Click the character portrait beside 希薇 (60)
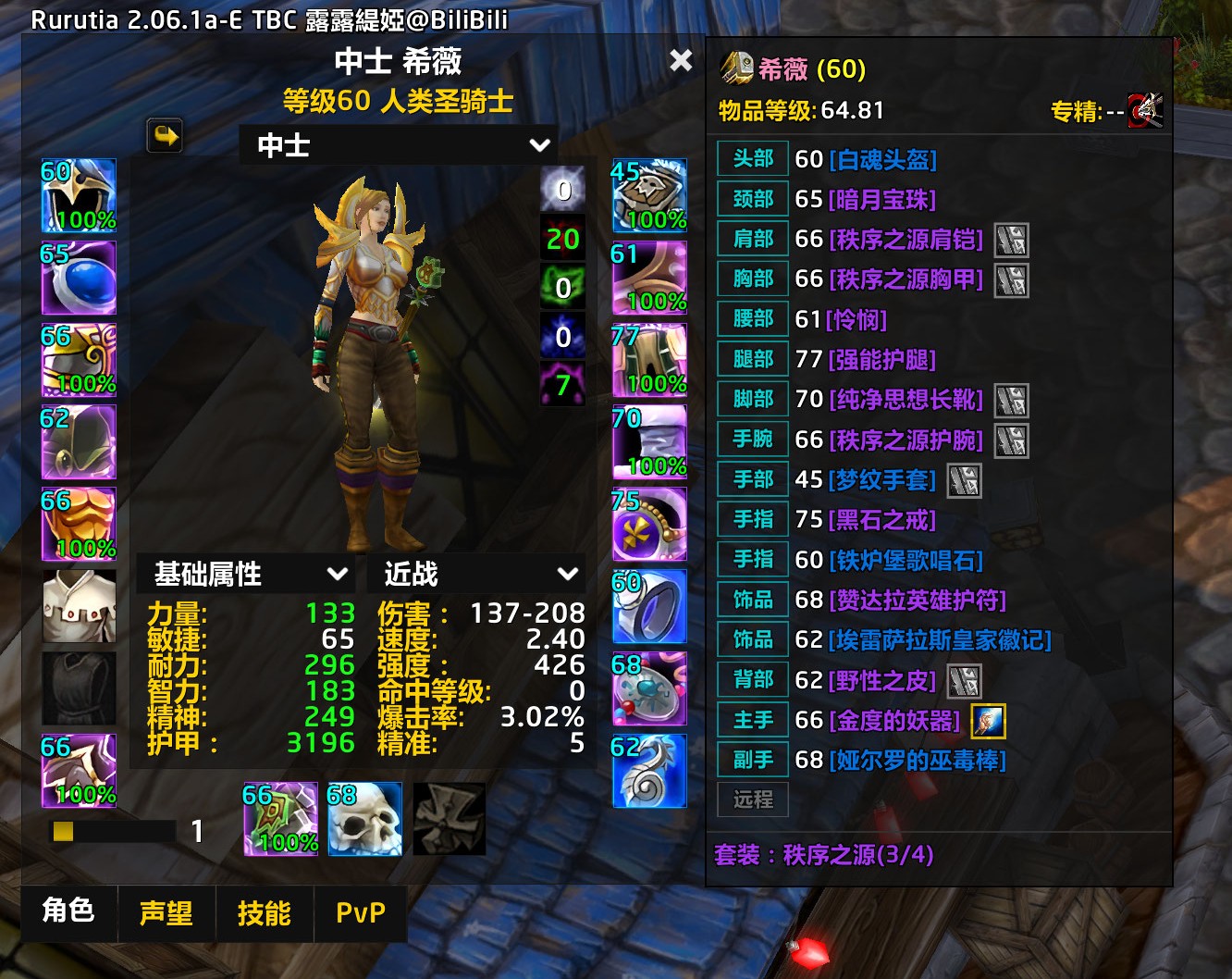 (x=735, y=67)
